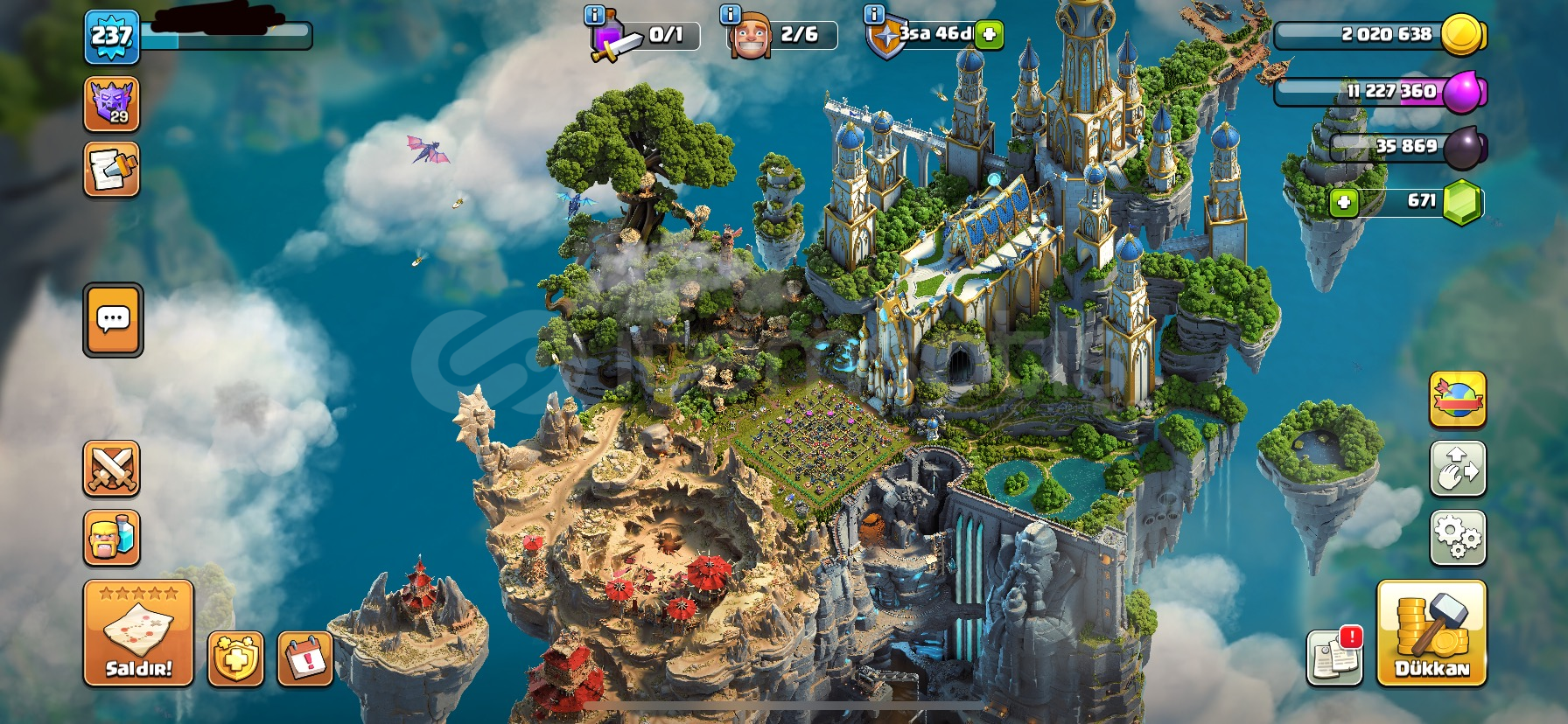
Task: Tap the golden shield plus button
Action: pos(235,658)
